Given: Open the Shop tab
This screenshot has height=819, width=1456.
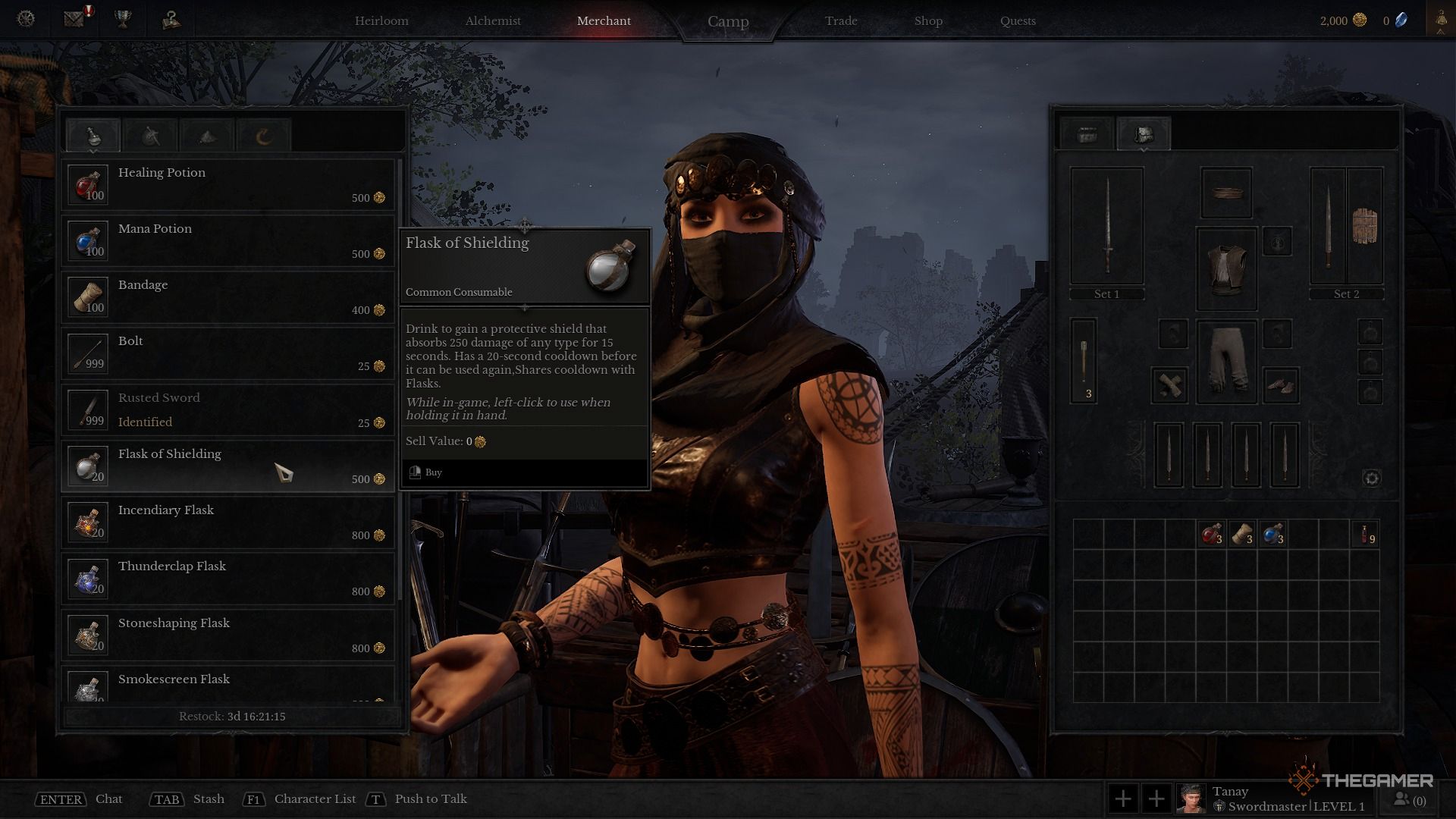Looking at the screenshot, I should pyautogui.click(x=928, y=20).
